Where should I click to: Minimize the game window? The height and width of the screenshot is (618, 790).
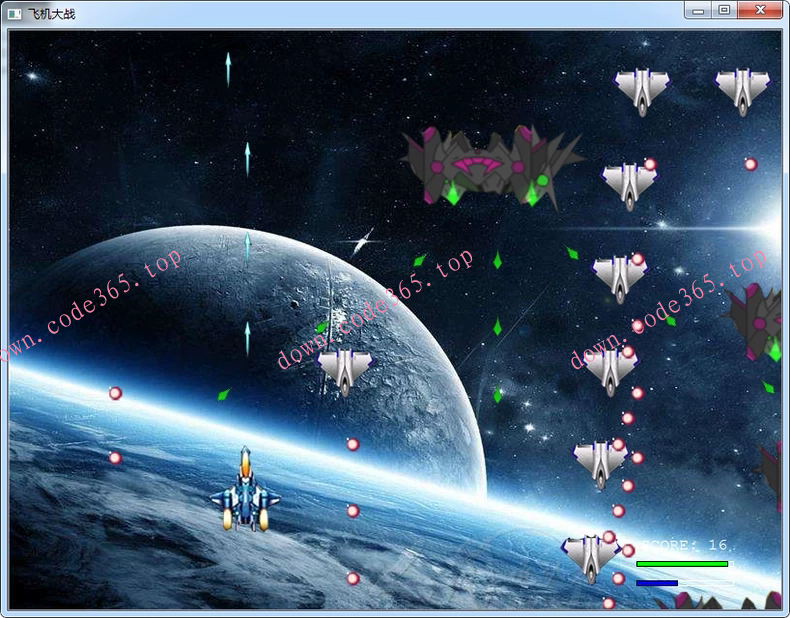(698, 10)
